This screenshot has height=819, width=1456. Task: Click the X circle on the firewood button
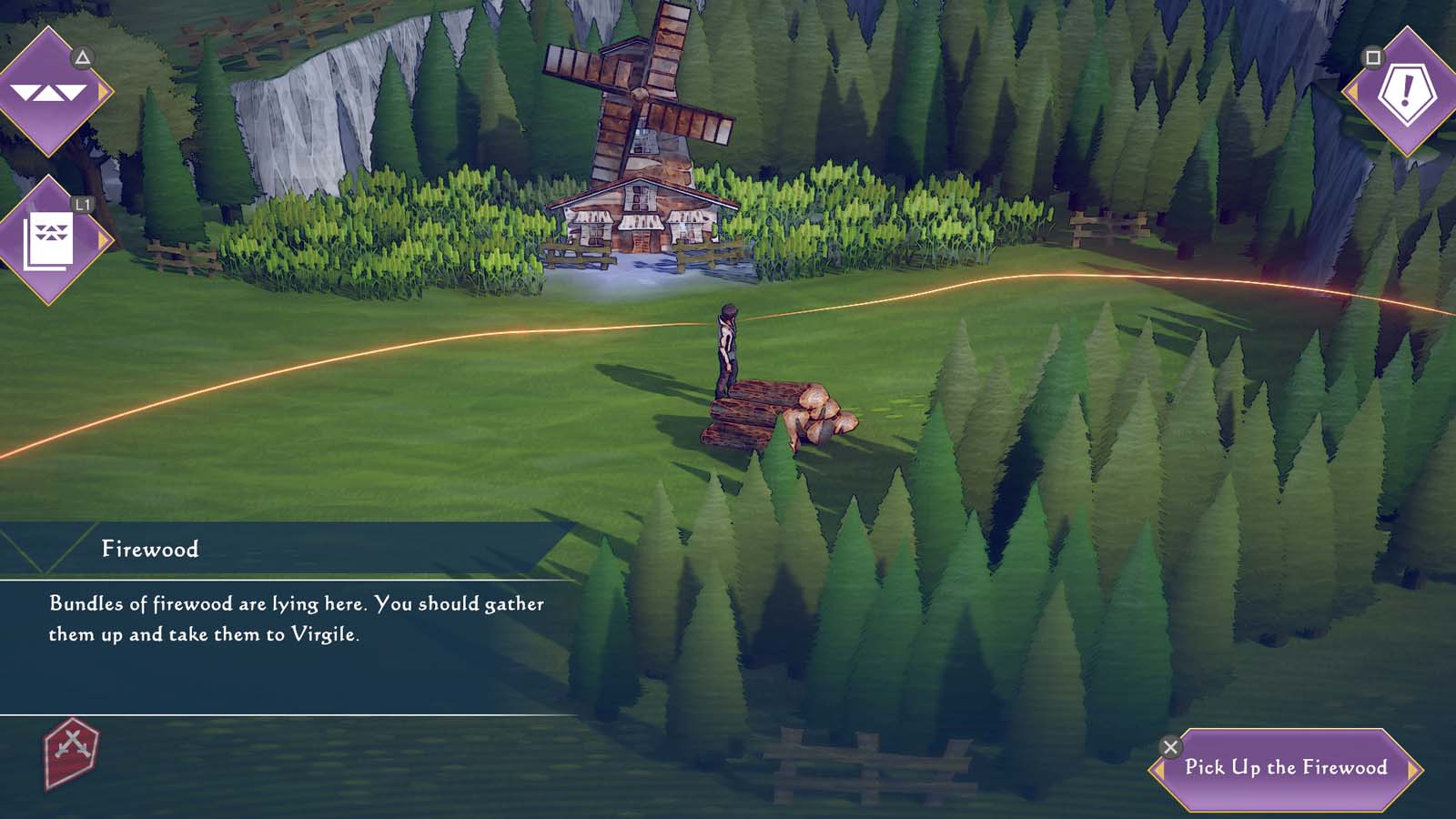[1170, 747]
